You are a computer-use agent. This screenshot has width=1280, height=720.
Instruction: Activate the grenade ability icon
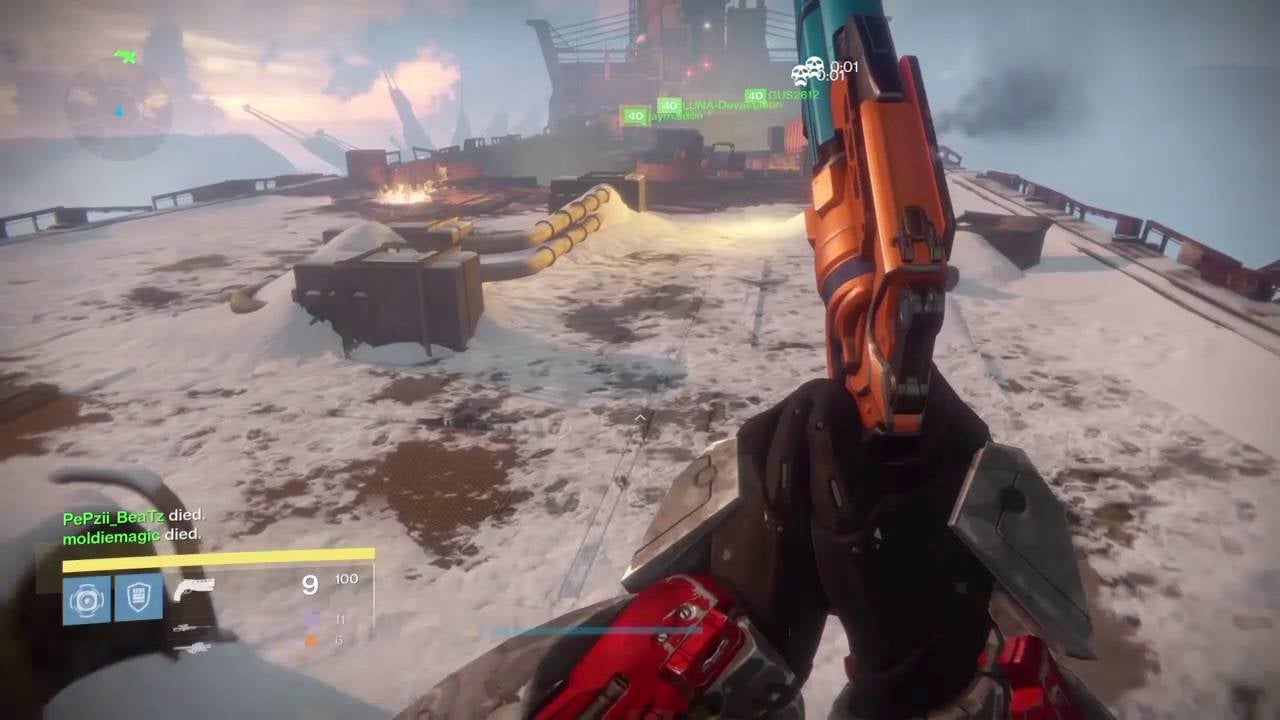[x=86, y=599]
